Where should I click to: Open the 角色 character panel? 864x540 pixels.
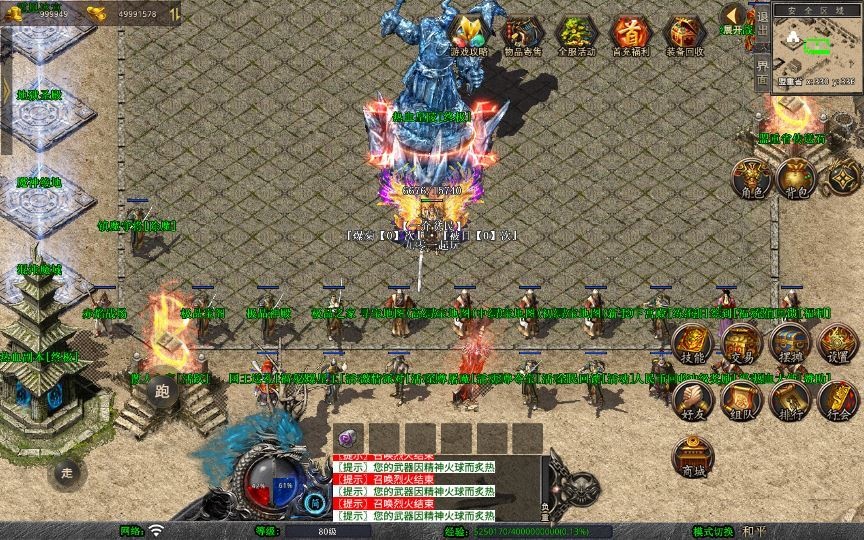pos(751,178)
